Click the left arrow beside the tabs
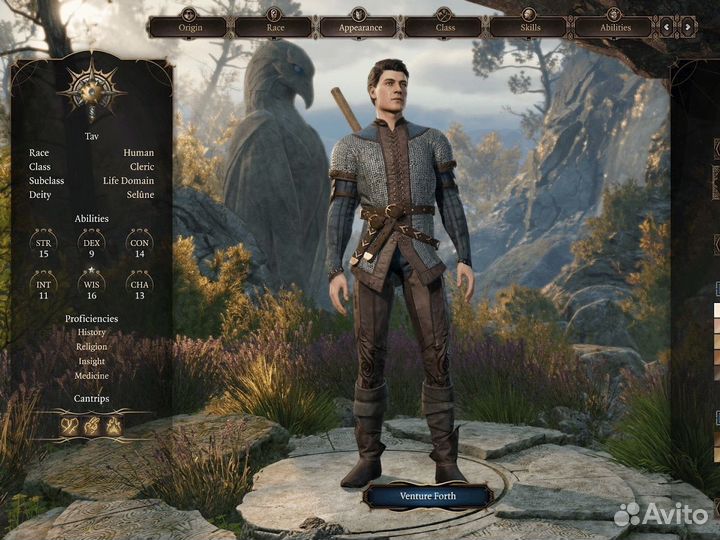Image resolution: width=720 pixels, height=540 pixels. tap(667, 28)
